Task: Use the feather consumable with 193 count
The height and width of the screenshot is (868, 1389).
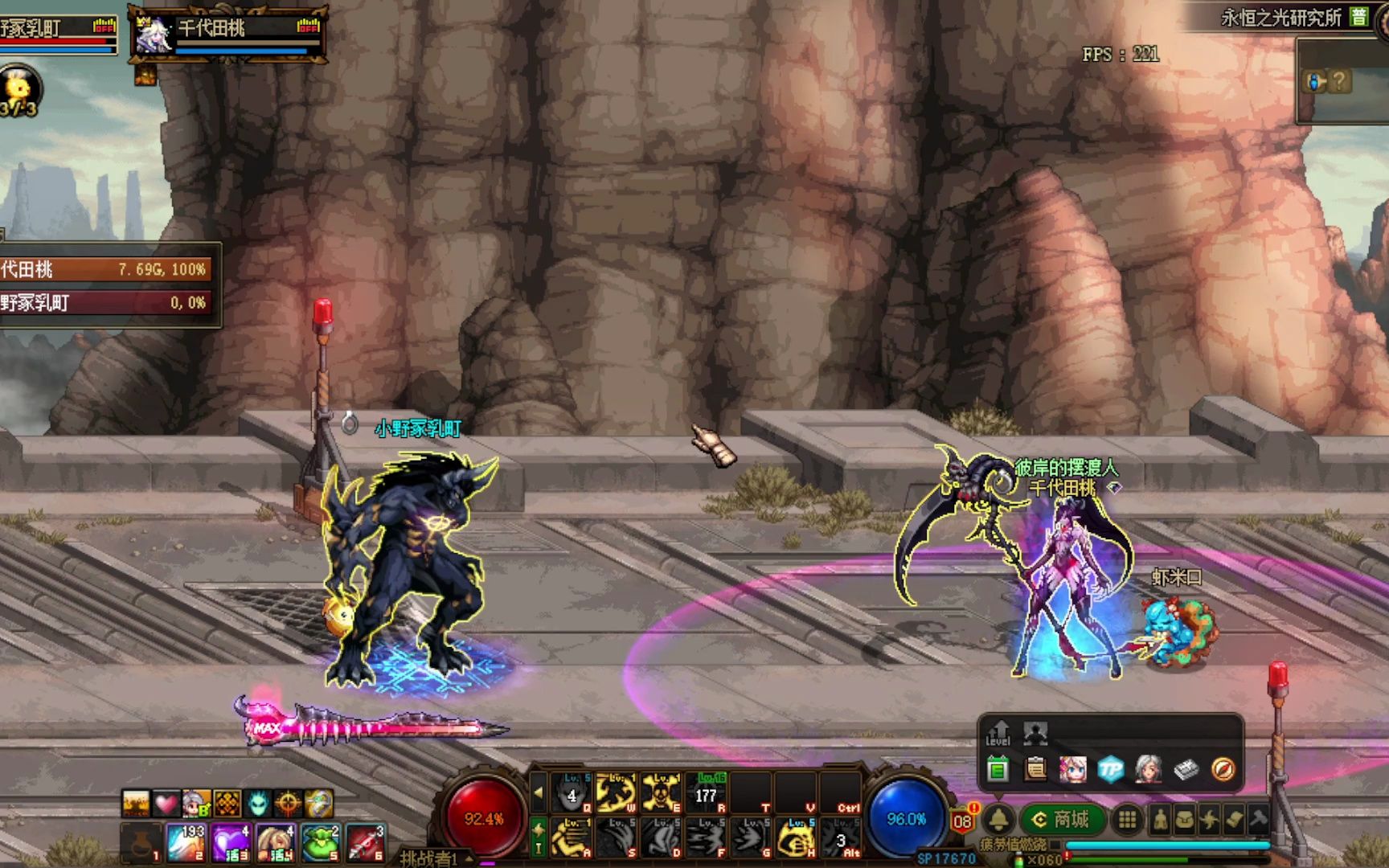Action: [x=186, y=842]
